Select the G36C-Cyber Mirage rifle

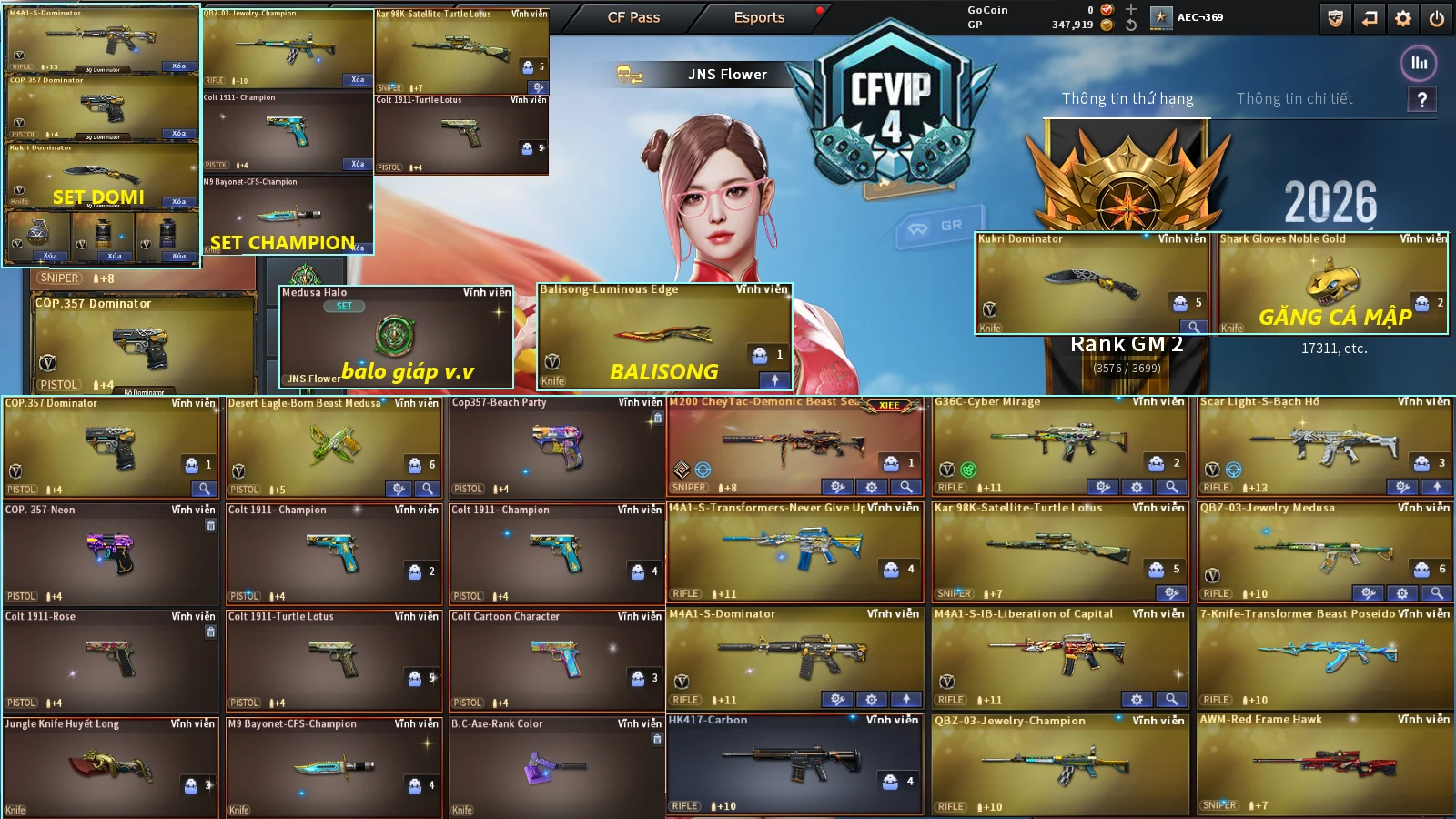tap(1060, 445)
